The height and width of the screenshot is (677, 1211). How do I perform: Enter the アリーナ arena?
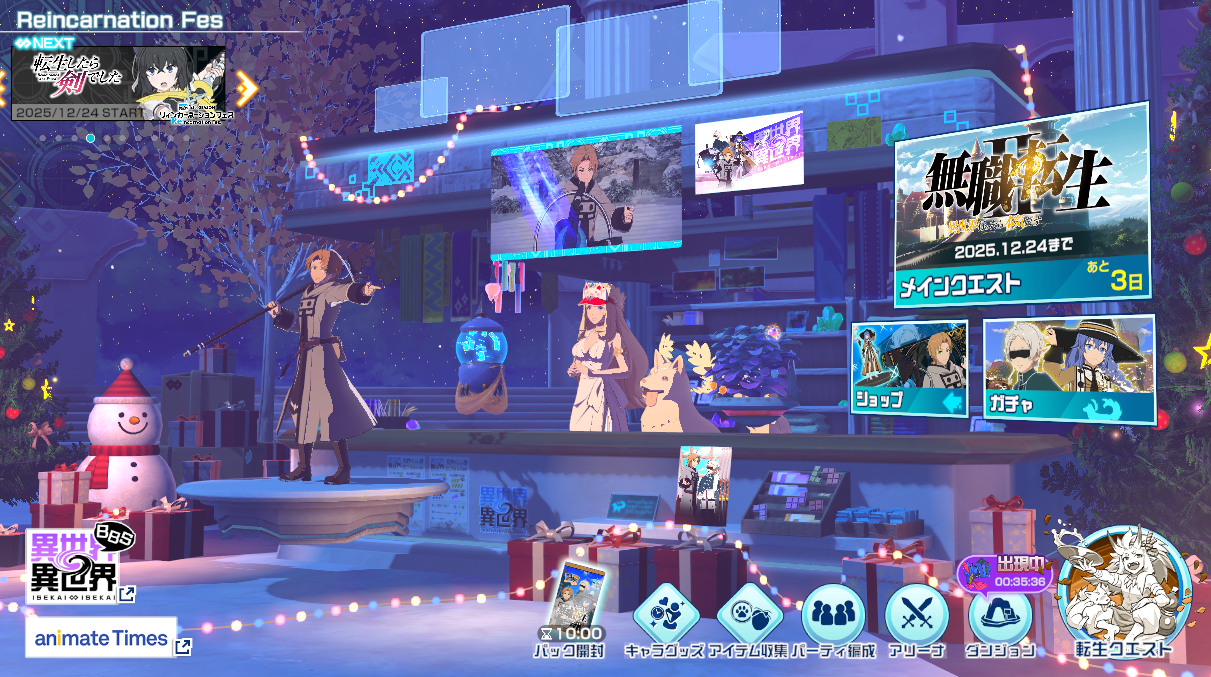(917, 614)
